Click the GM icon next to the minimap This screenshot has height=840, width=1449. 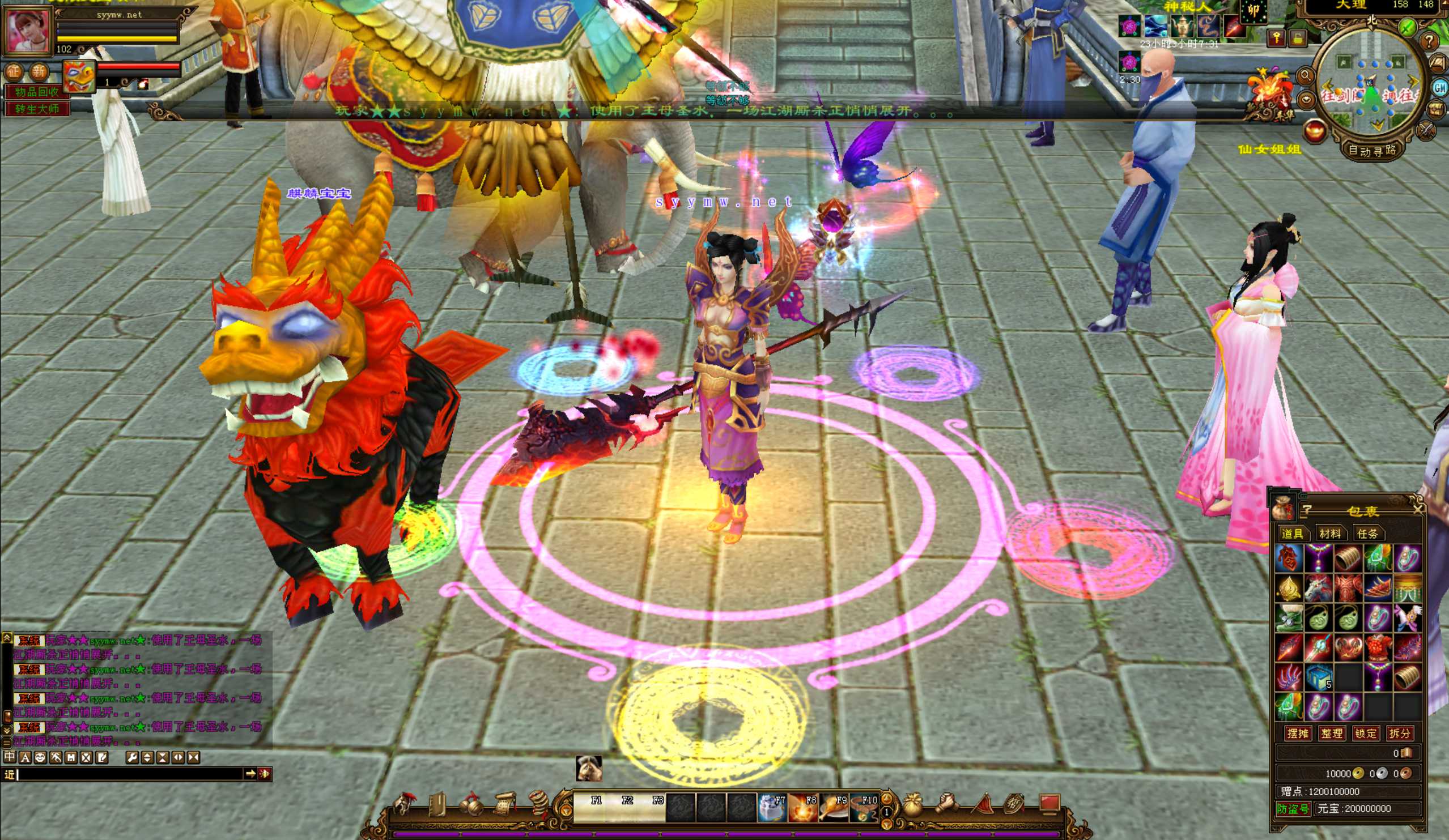pos(1440,89)
